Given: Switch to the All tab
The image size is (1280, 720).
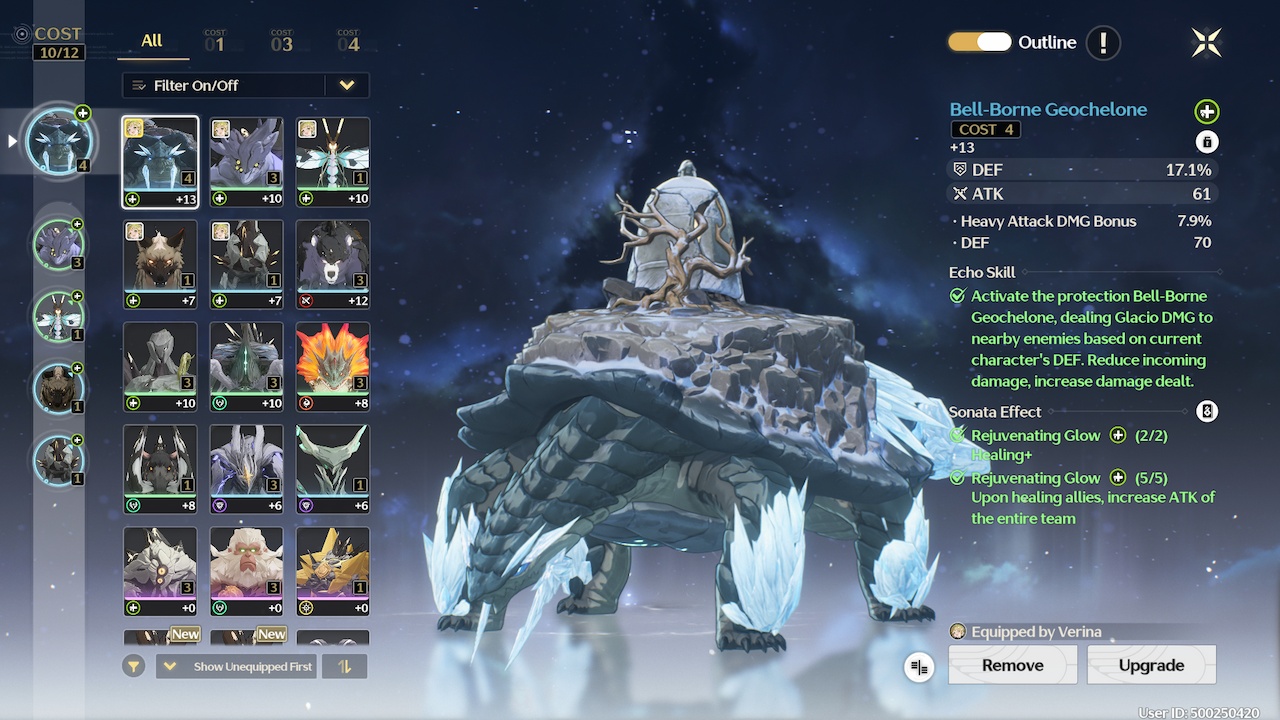Looking at the screenshot, I should [x=151, y=41].
